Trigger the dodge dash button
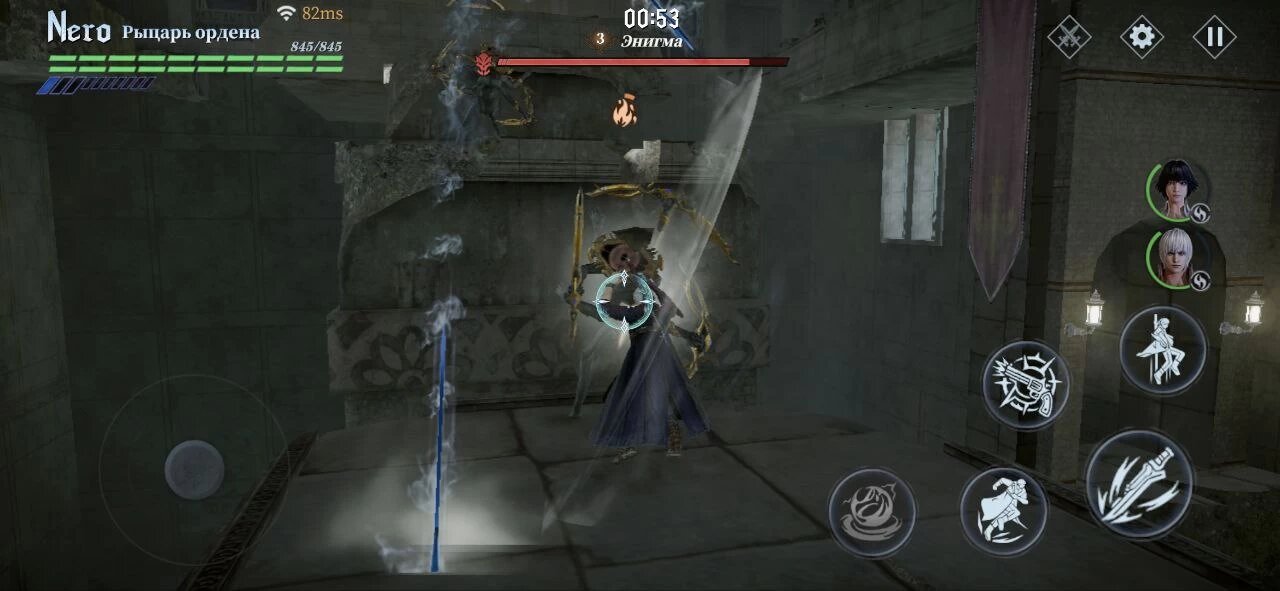This screenshot has width=1280, height=591. point(1003,511)
